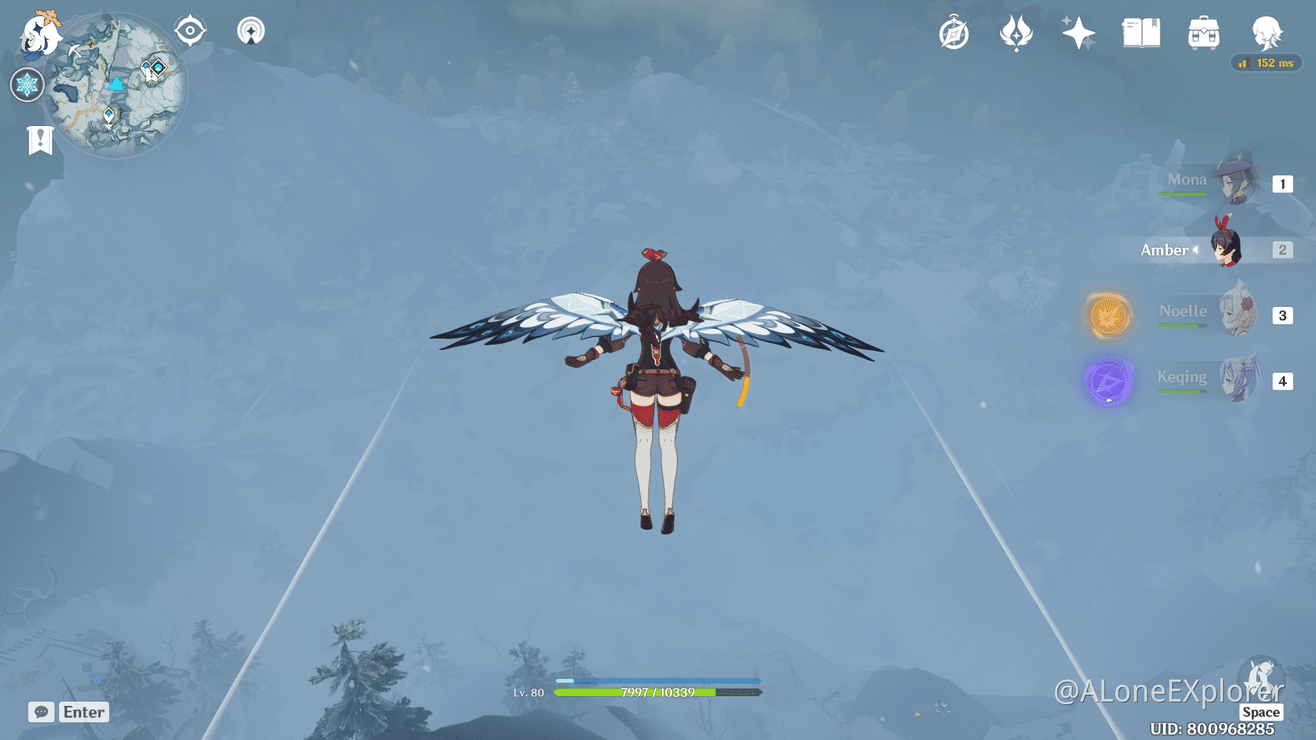Click Noelle's Geo elemental burst icon
This screenshot has height=740, width=1316.
(1108, 315)
